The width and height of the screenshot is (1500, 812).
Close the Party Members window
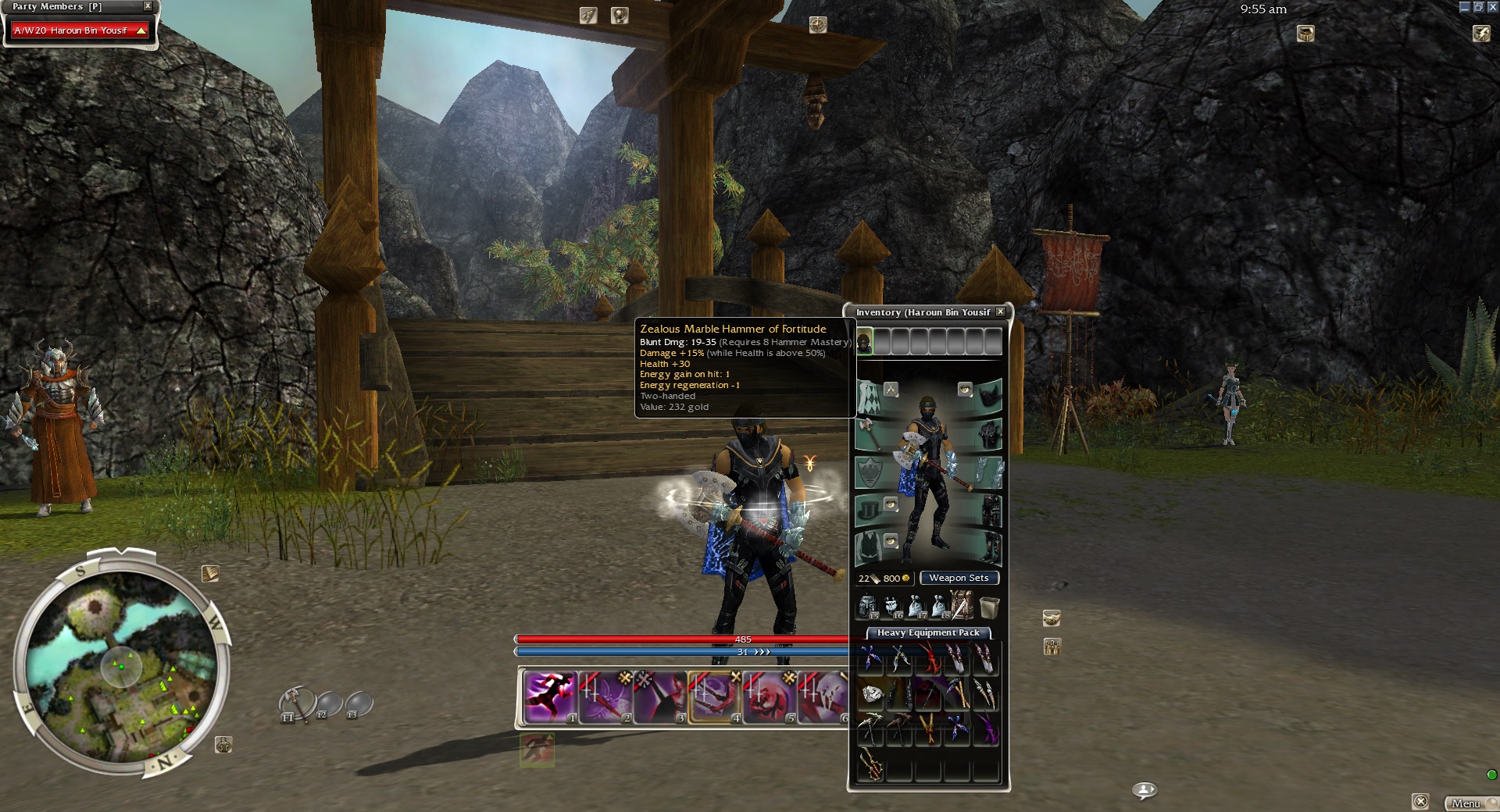click(148, 6)
